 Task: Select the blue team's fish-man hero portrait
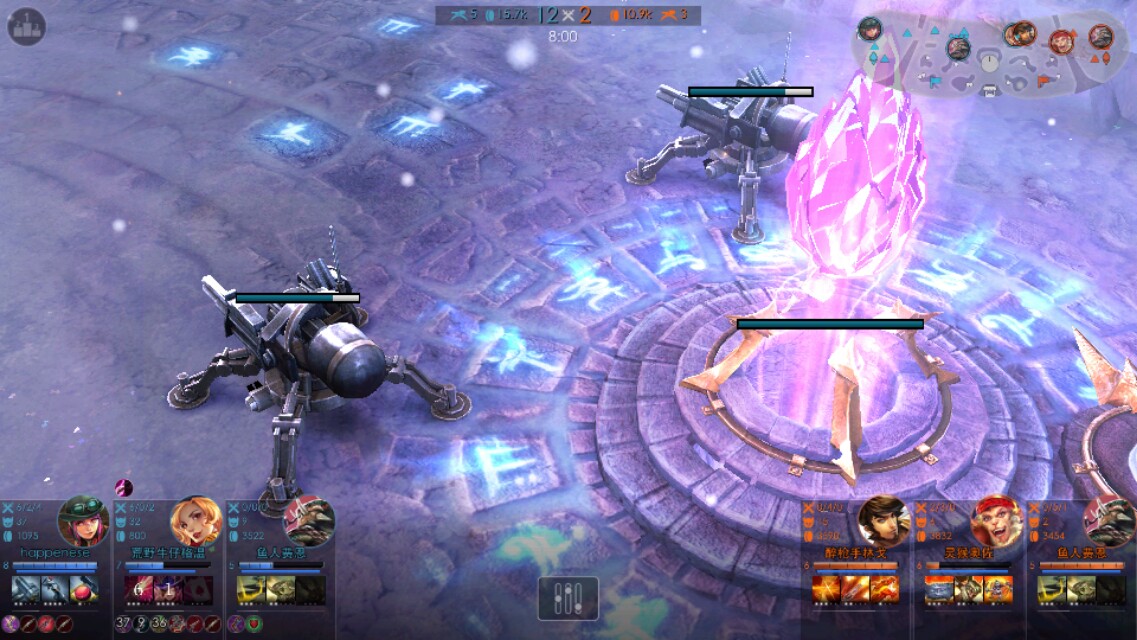309,520
